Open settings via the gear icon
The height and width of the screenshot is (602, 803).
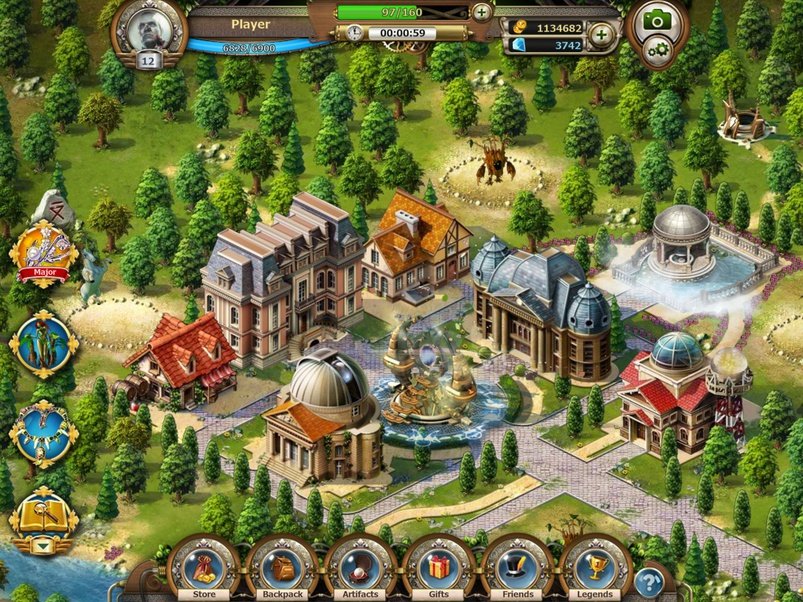(657, 50)
